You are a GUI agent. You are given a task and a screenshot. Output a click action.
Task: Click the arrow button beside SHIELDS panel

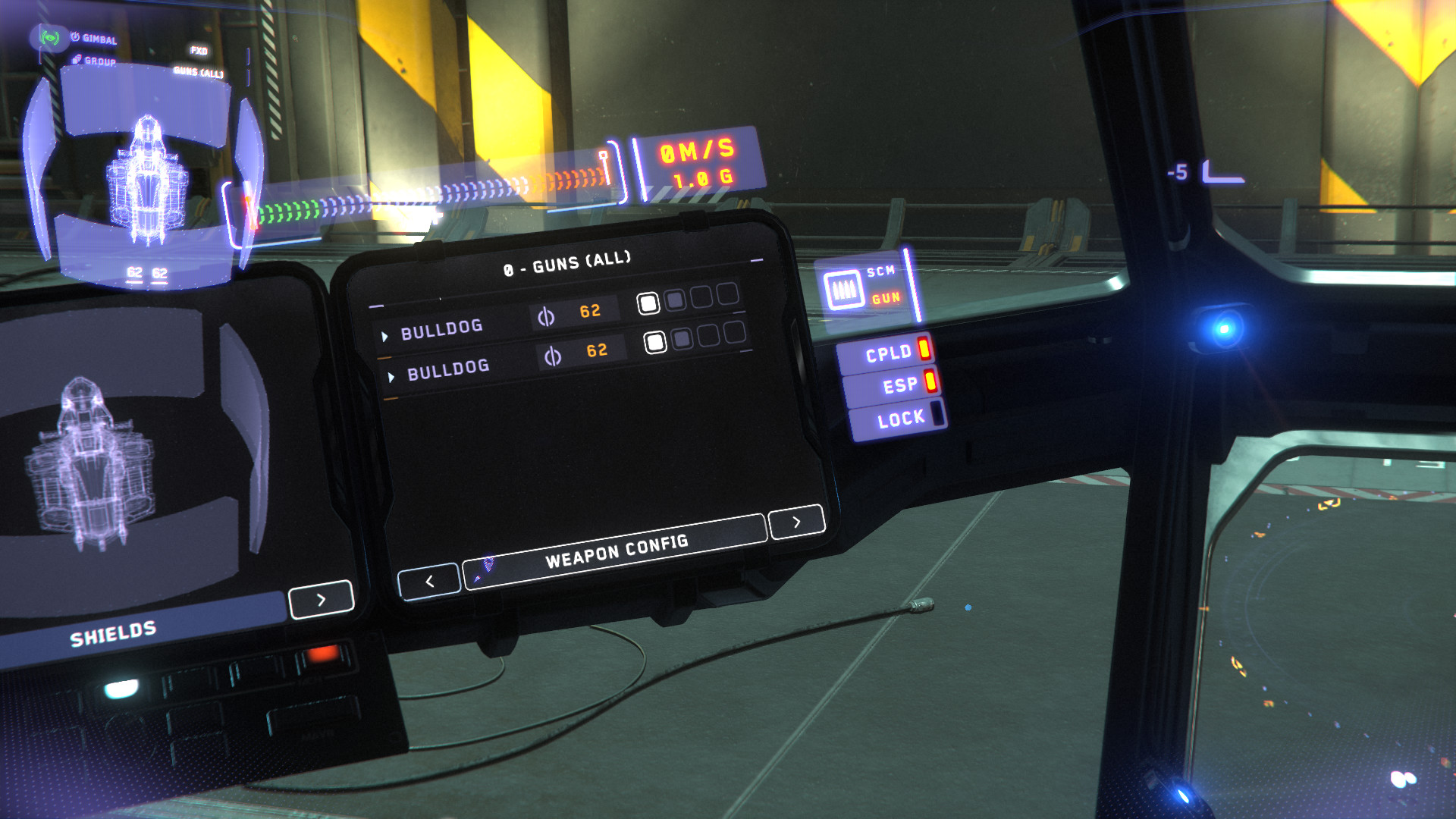click(322, 598)
